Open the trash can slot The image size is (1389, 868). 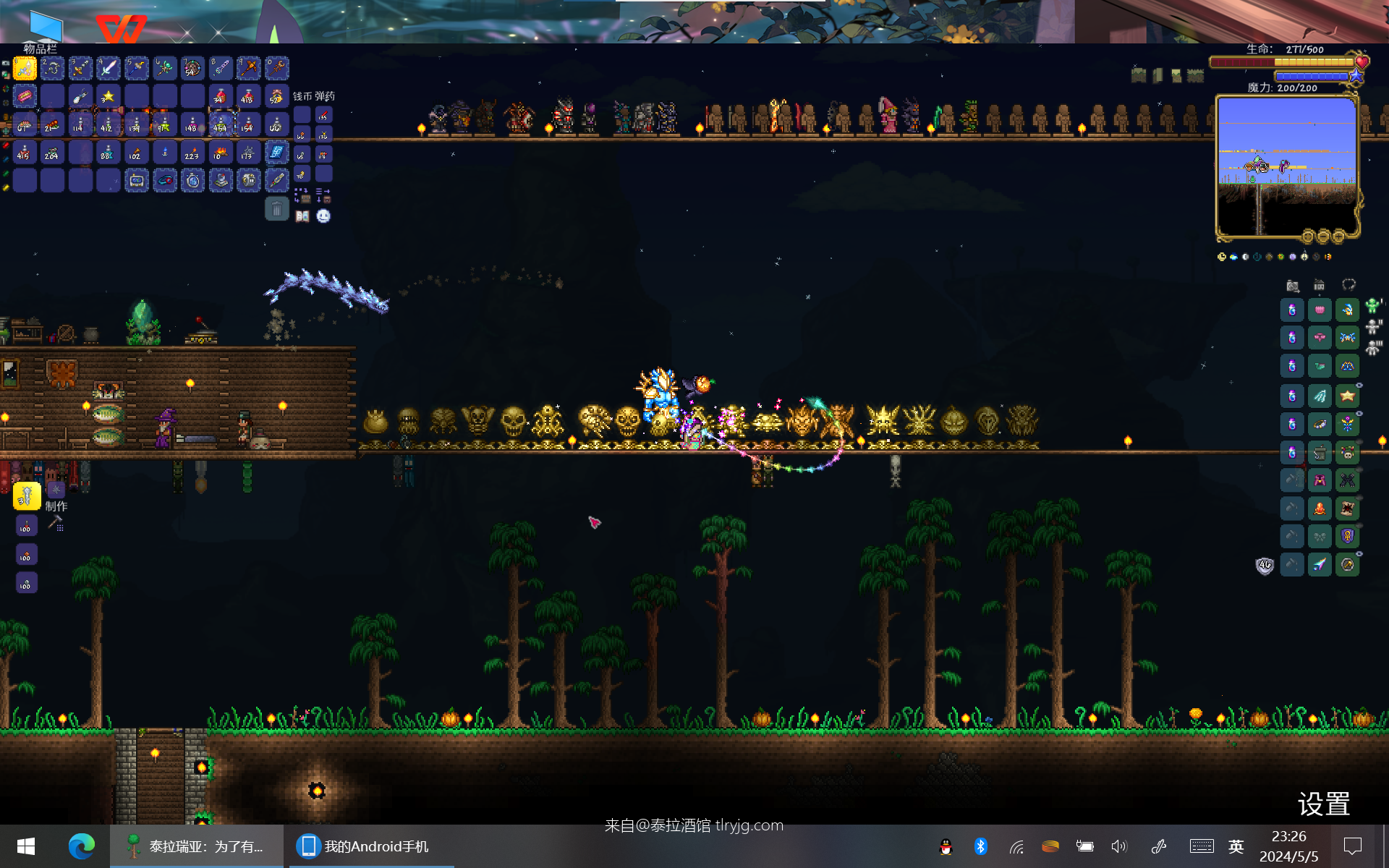point(276,210)
